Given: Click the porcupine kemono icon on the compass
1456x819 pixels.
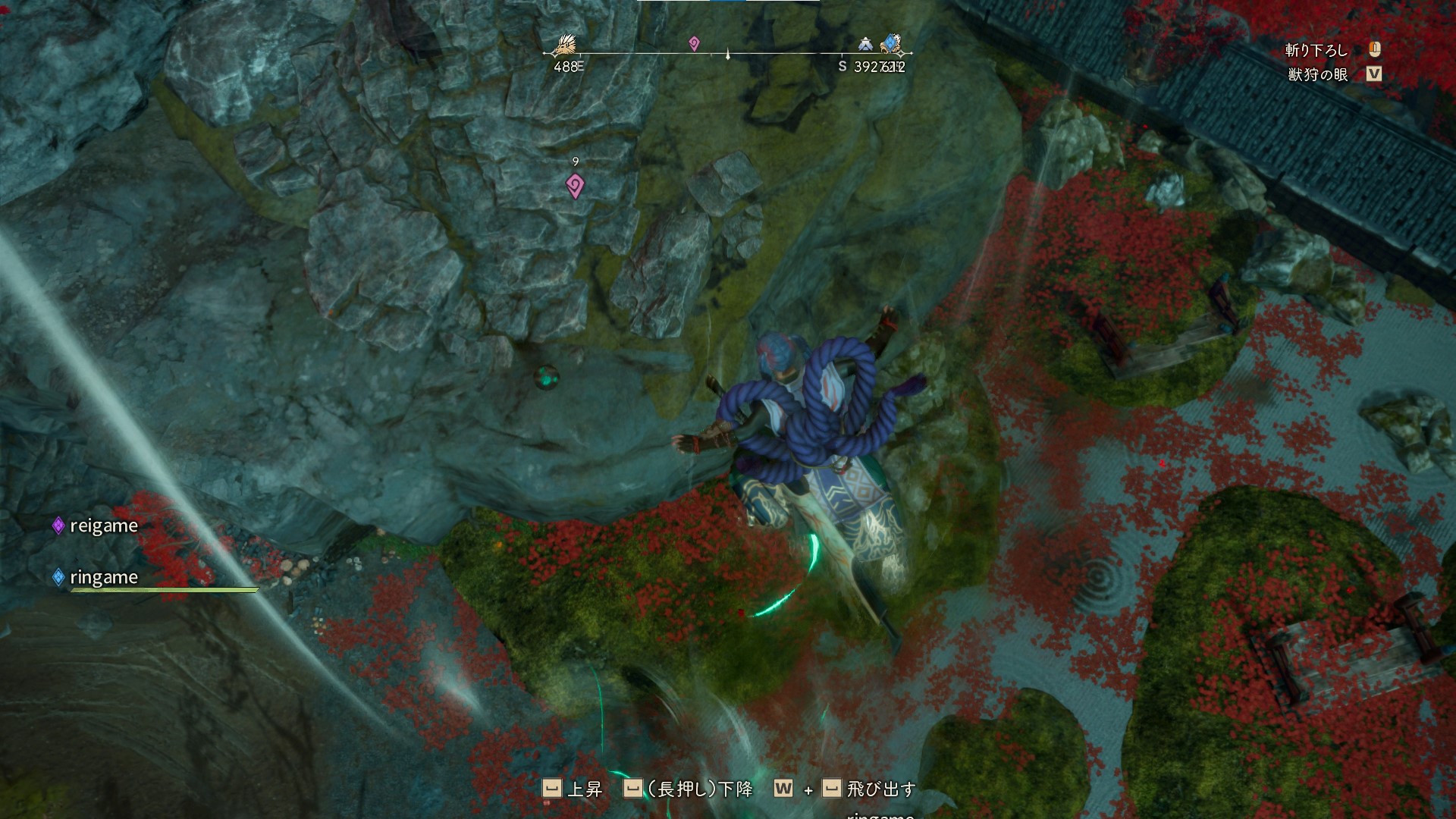Looking at the screenshot, I should point(565,44).
